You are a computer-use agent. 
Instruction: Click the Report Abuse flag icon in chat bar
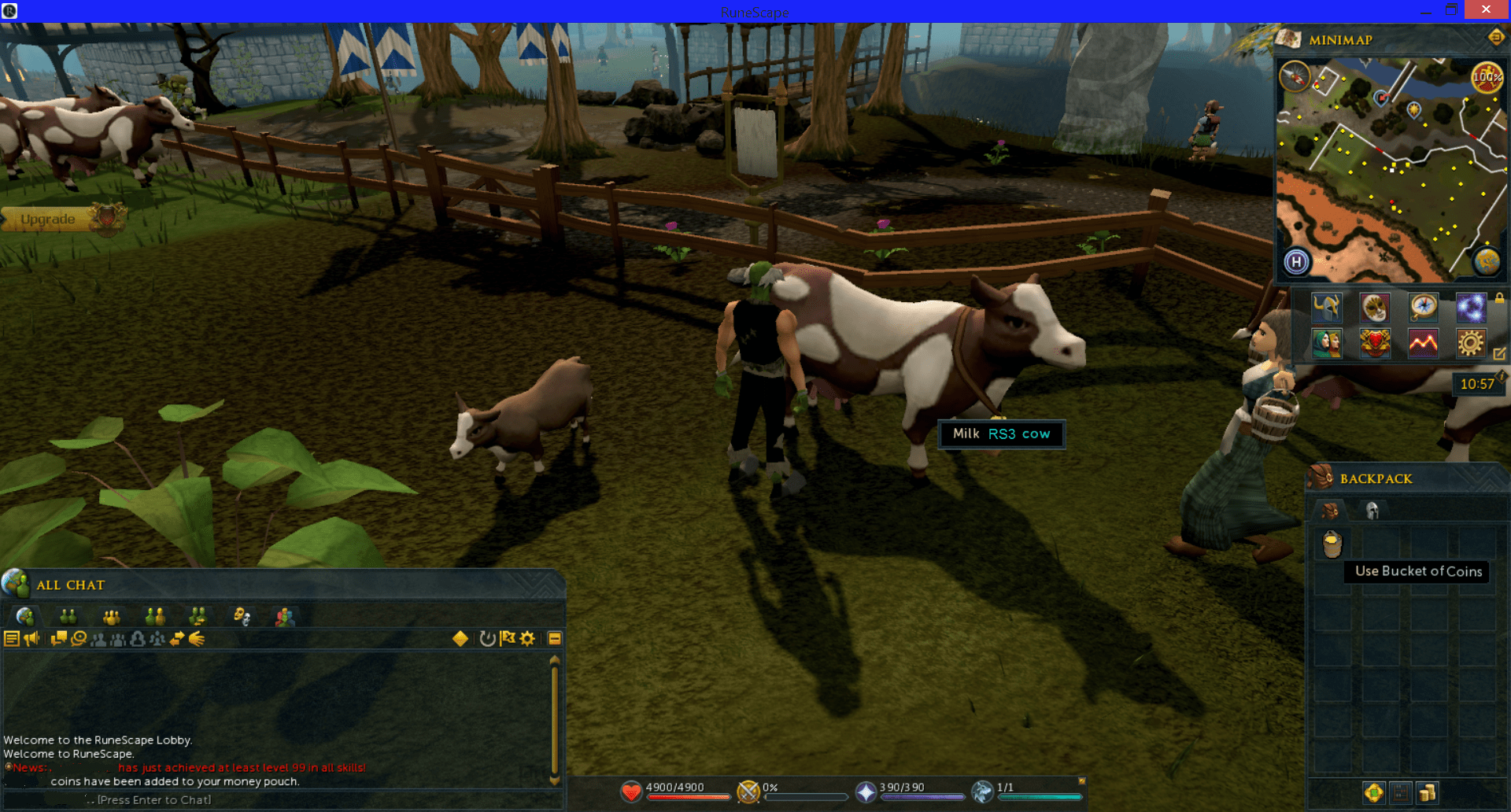[508, 638]
